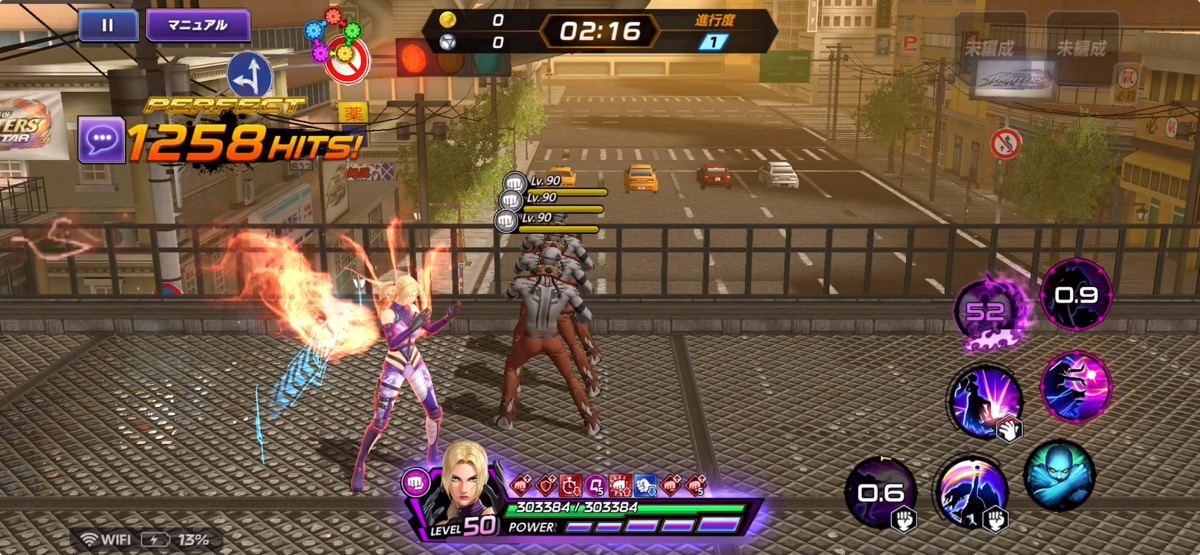Tap the skill on 0.6 cooldown
The width and height of the screenshot is (1200, 555).
[880, 492]
